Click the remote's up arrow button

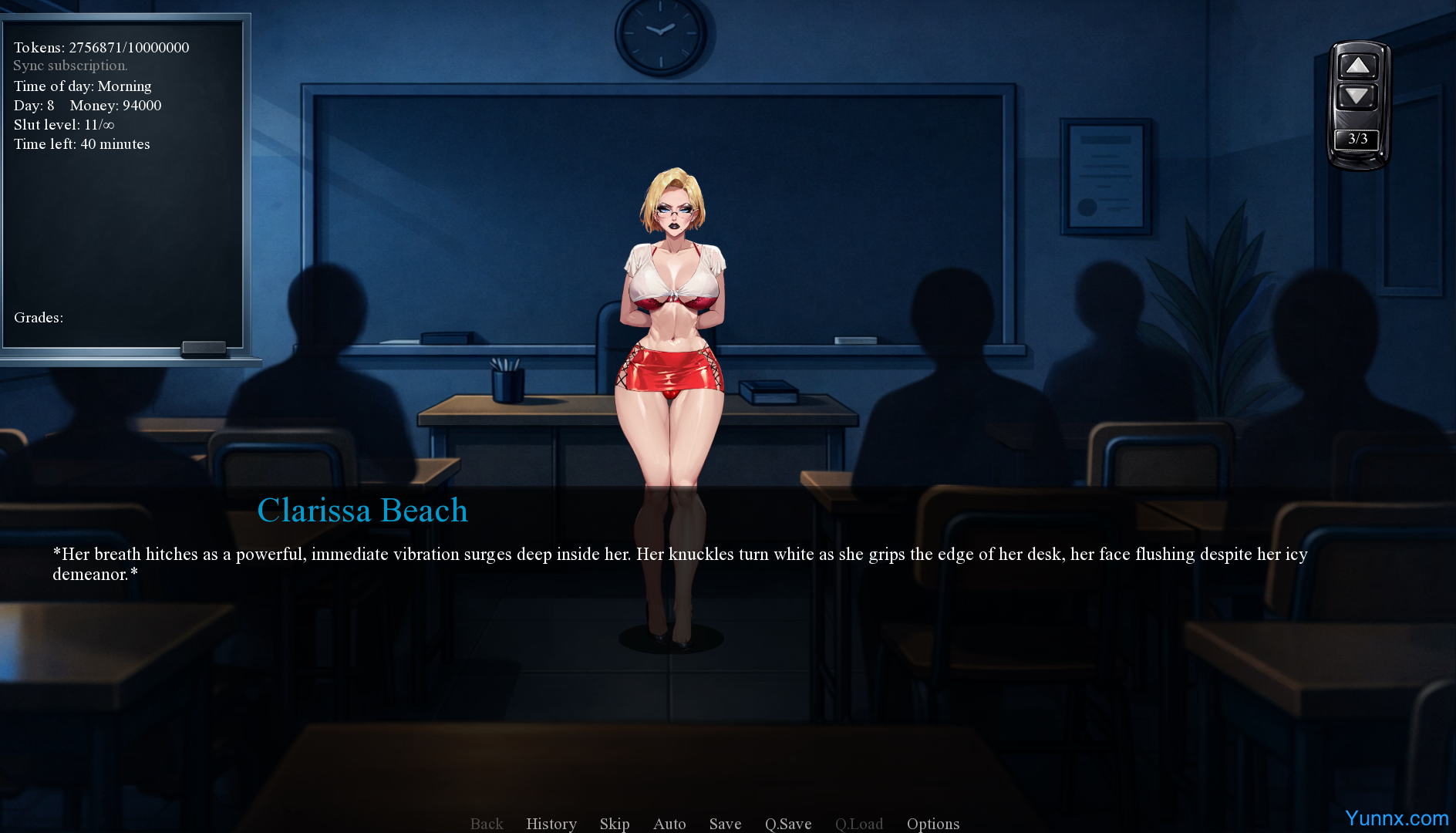(x=1357, y=66)
